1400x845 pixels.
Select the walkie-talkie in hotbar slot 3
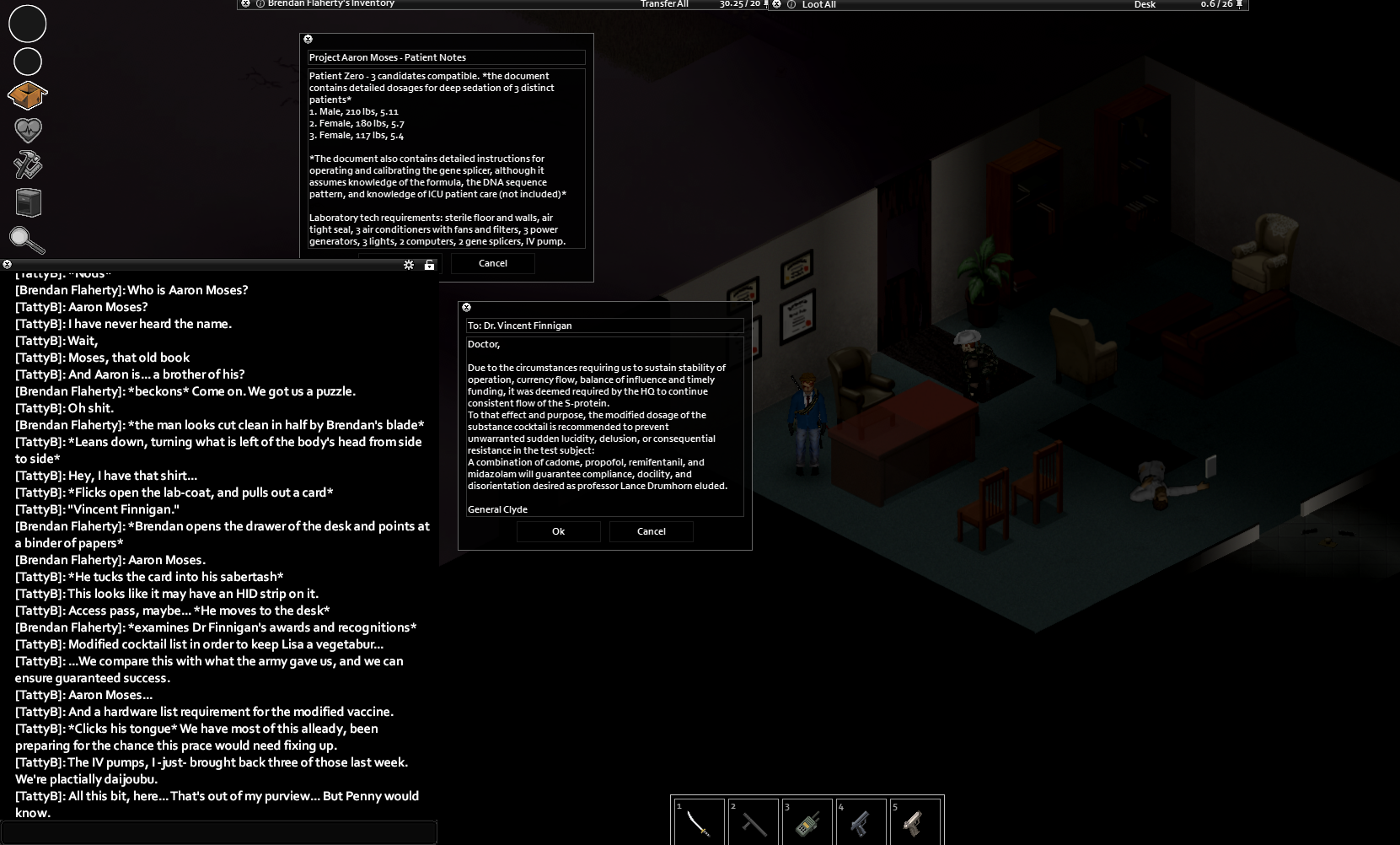807,822
